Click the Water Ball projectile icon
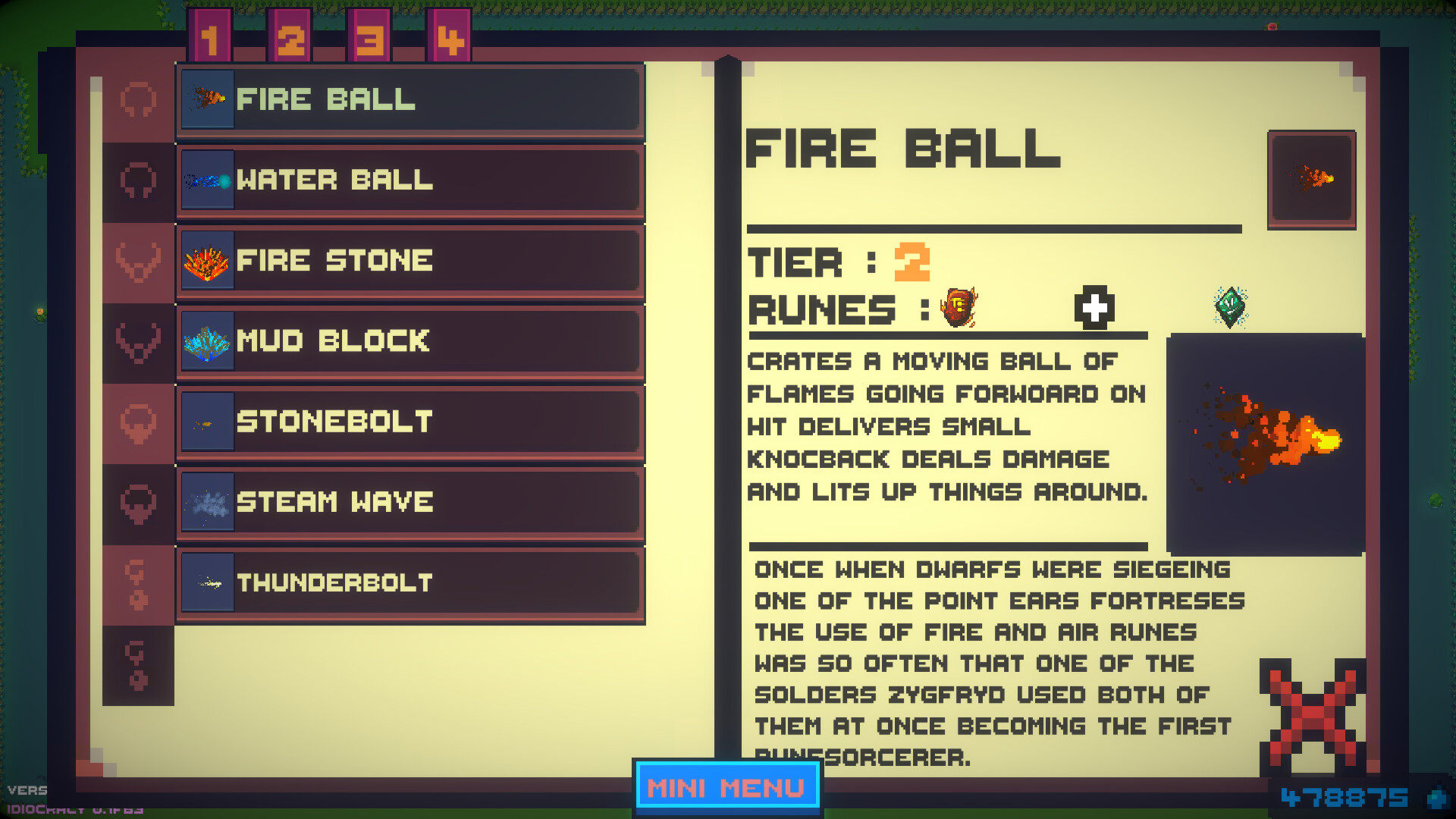Image resolution: width=1456 pixels, height=819 pixels. pos(206,180)
